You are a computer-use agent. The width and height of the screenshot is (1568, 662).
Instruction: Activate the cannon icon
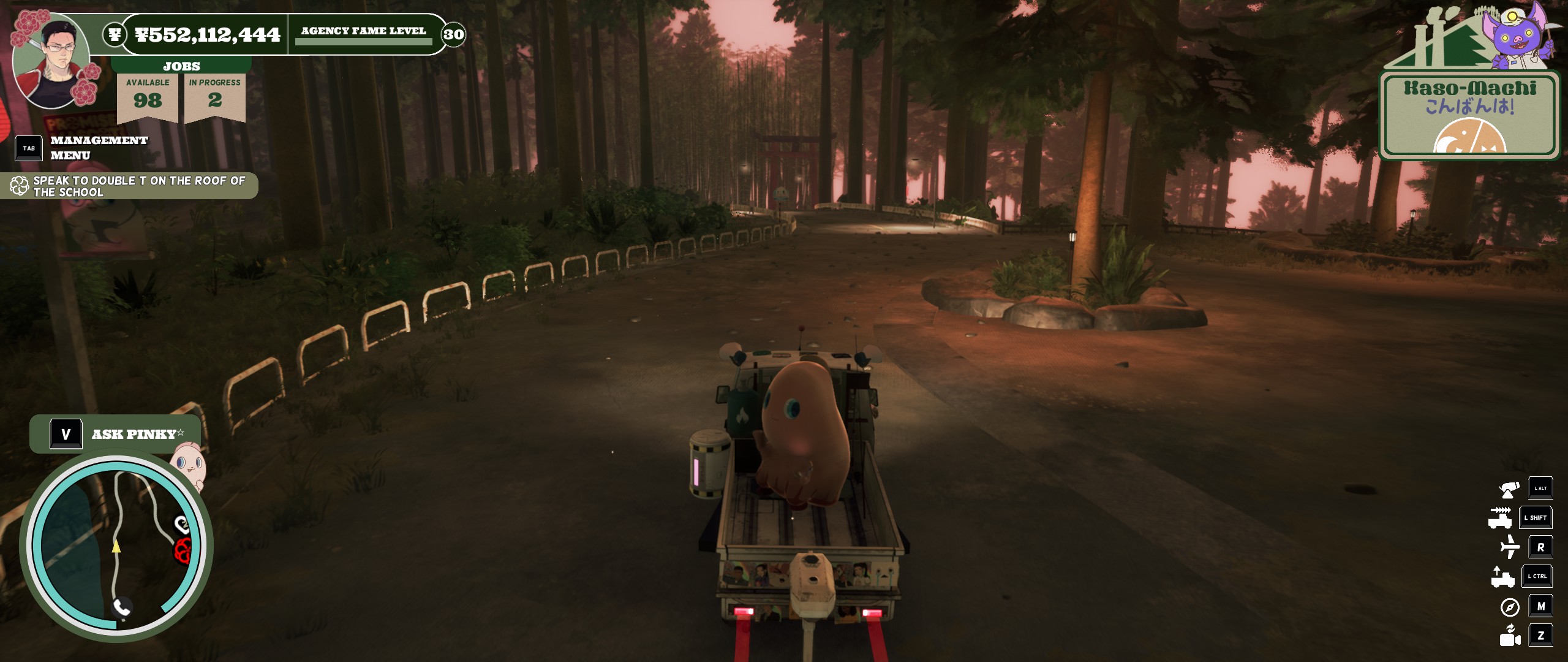click(1509, 489)
